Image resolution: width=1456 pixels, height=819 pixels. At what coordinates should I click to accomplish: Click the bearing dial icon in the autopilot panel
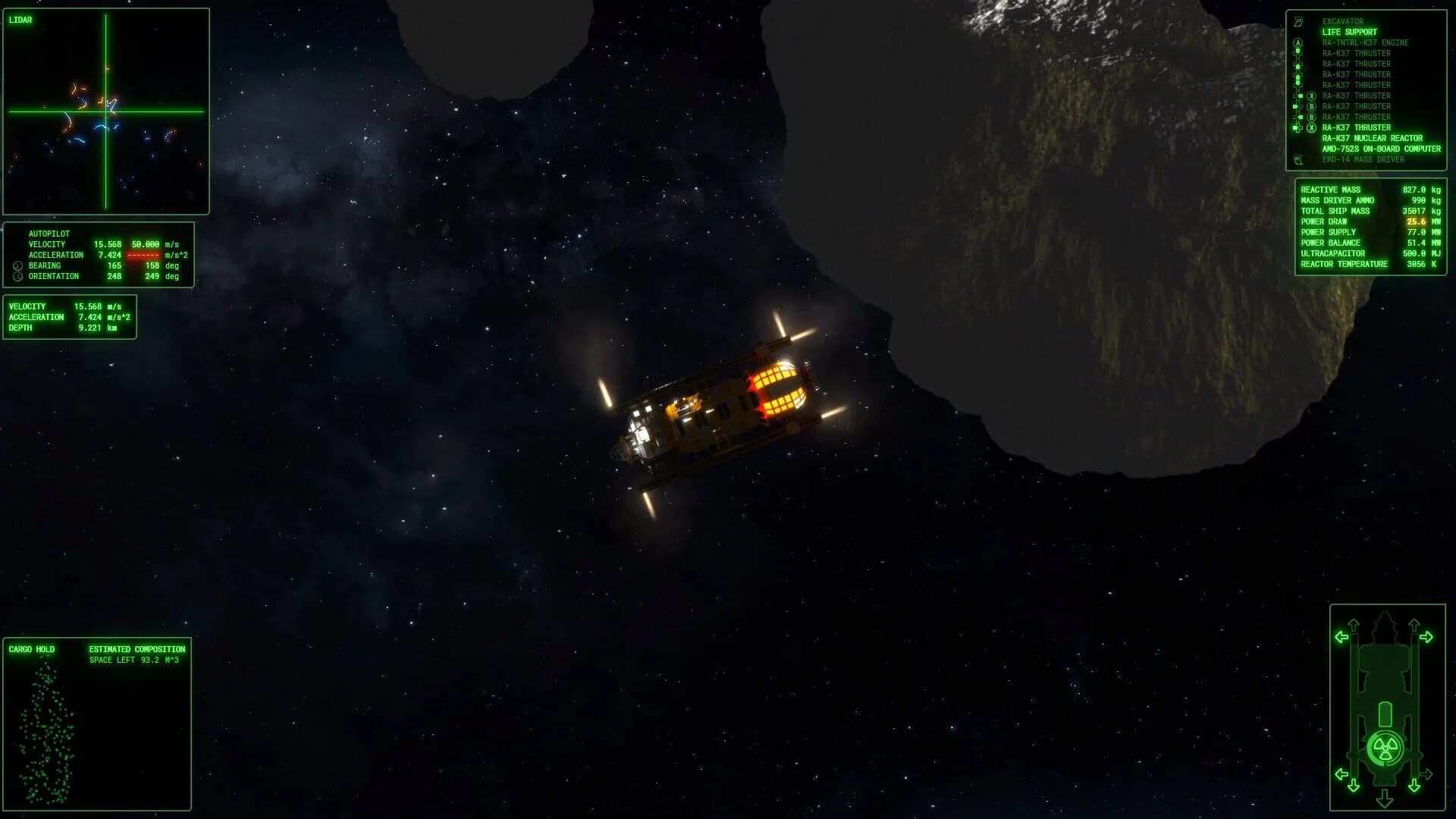(17, 265)
